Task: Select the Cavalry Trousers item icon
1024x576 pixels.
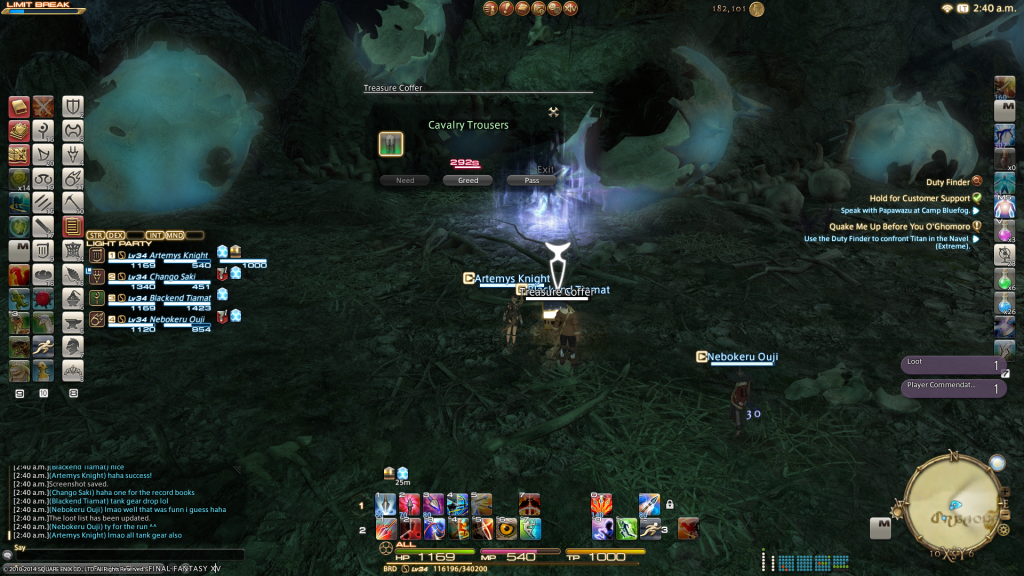Action: point(391,144)
